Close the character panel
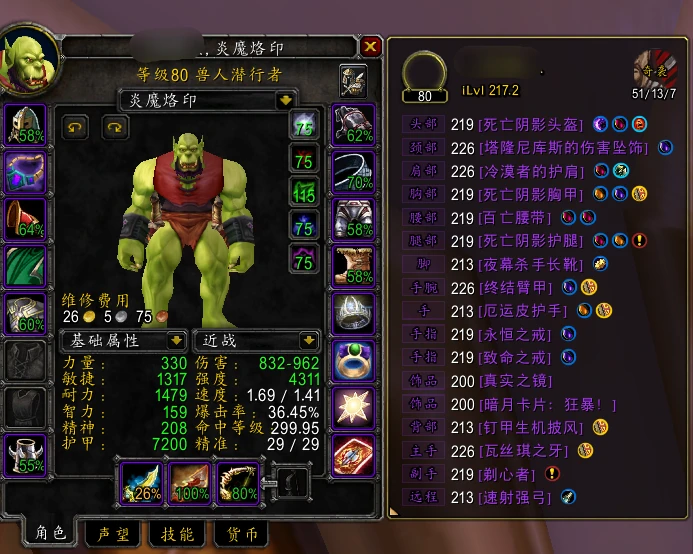 coord(370,47)
